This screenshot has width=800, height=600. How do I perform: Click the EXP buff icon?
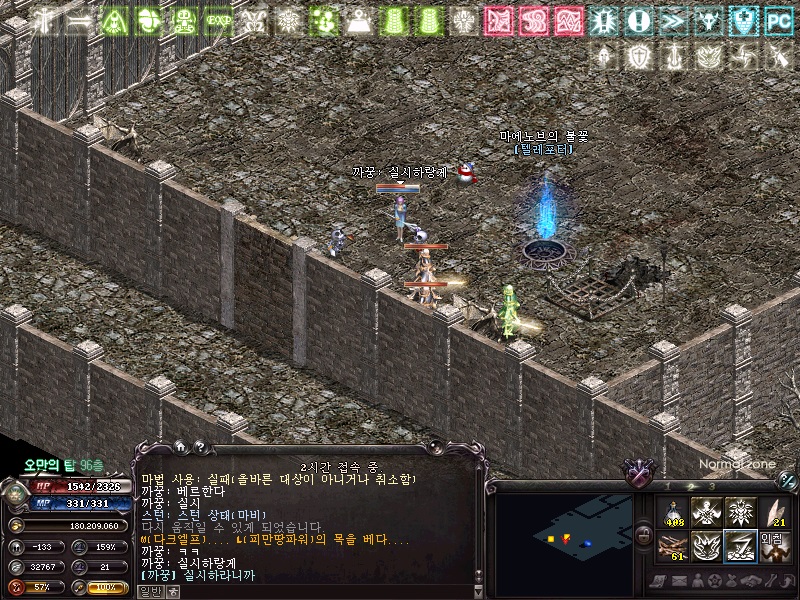click(218, 20)
